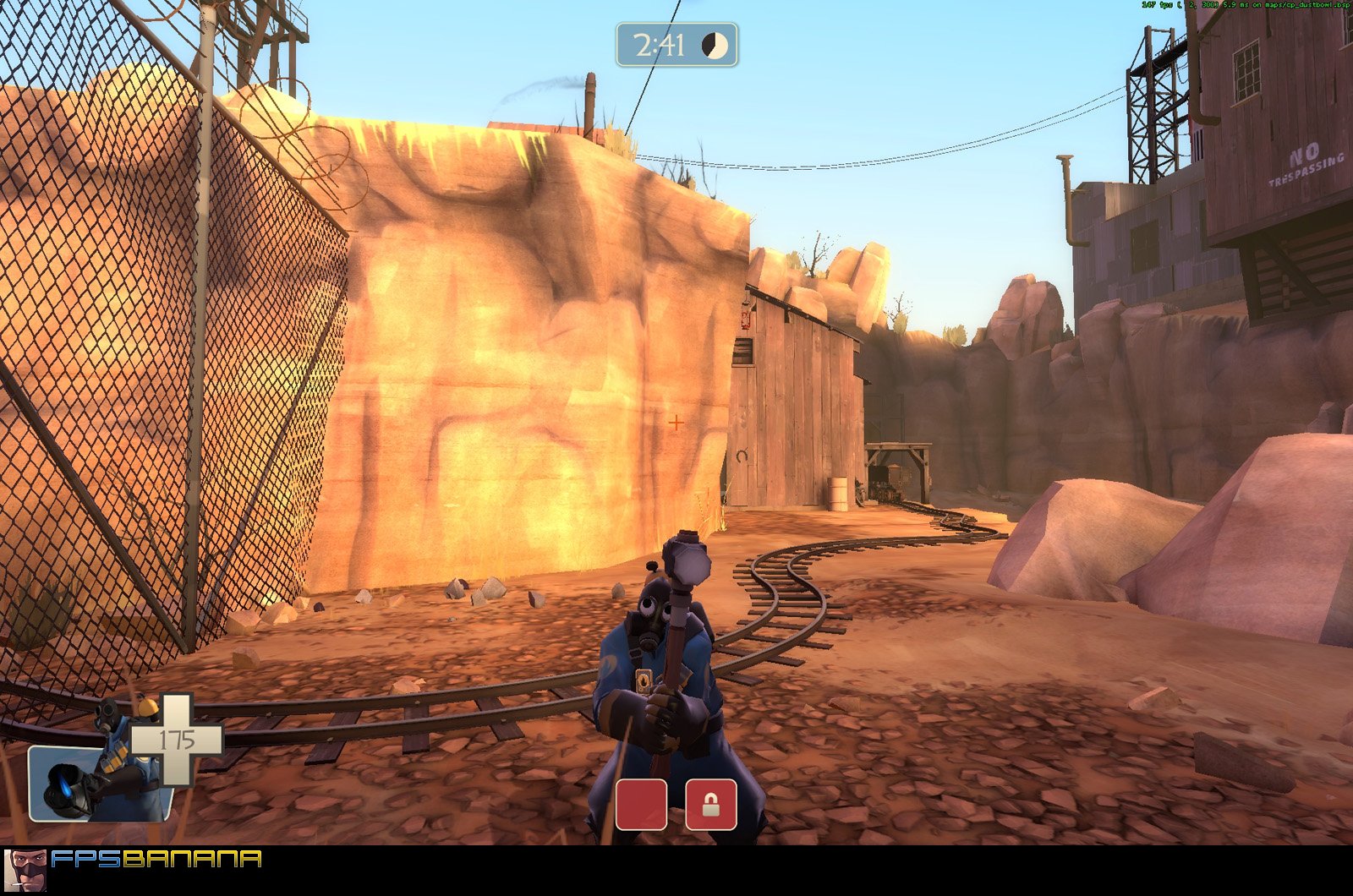Click the health cross showing 175

pyautogui.click(x=178, y=737)
